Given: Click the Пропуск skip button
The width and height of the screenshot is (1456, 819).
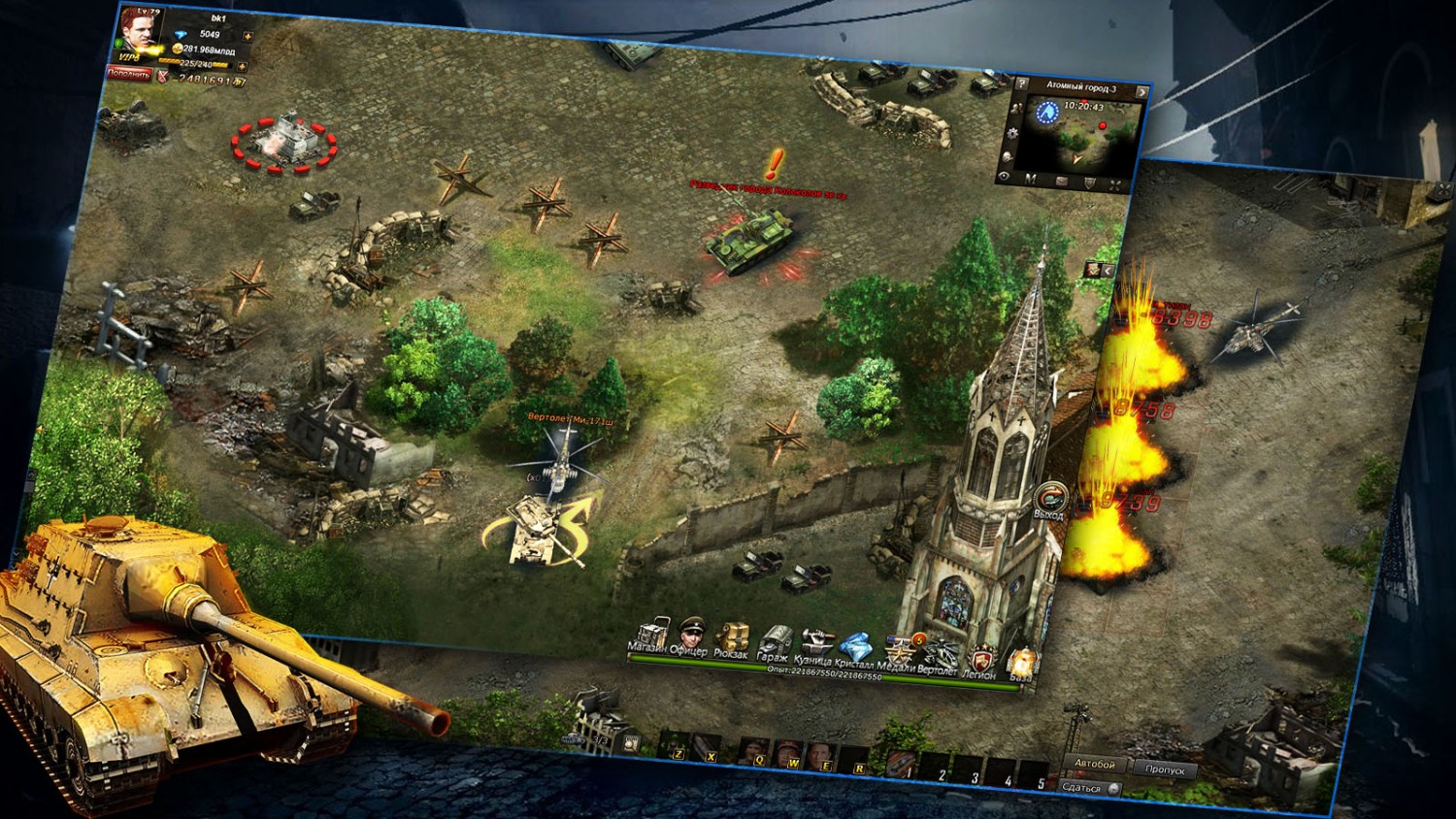Looking at the screenshot, I should pos(1164,769).
